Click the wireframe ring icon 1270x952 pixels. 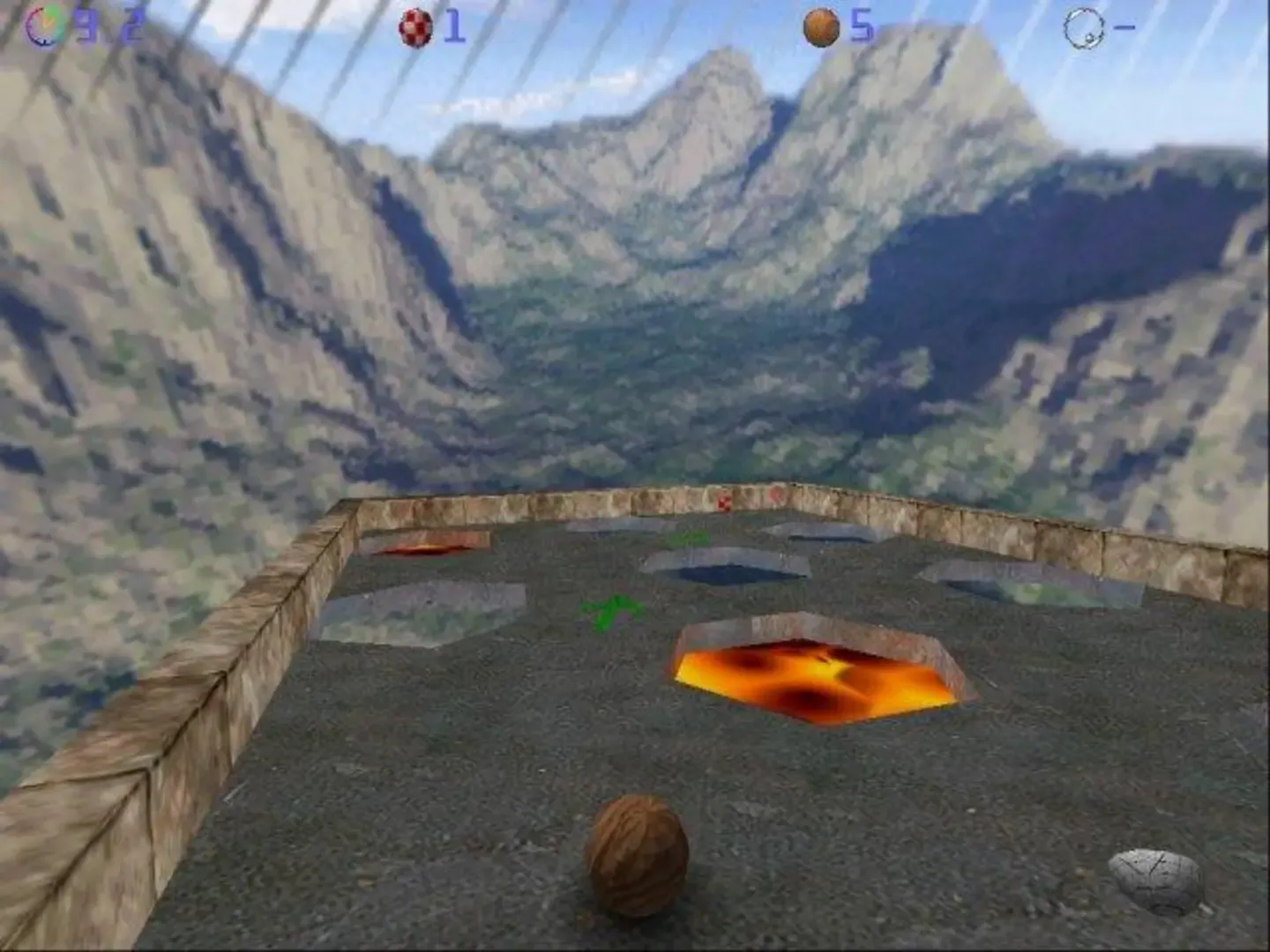tap(1082, 26)
